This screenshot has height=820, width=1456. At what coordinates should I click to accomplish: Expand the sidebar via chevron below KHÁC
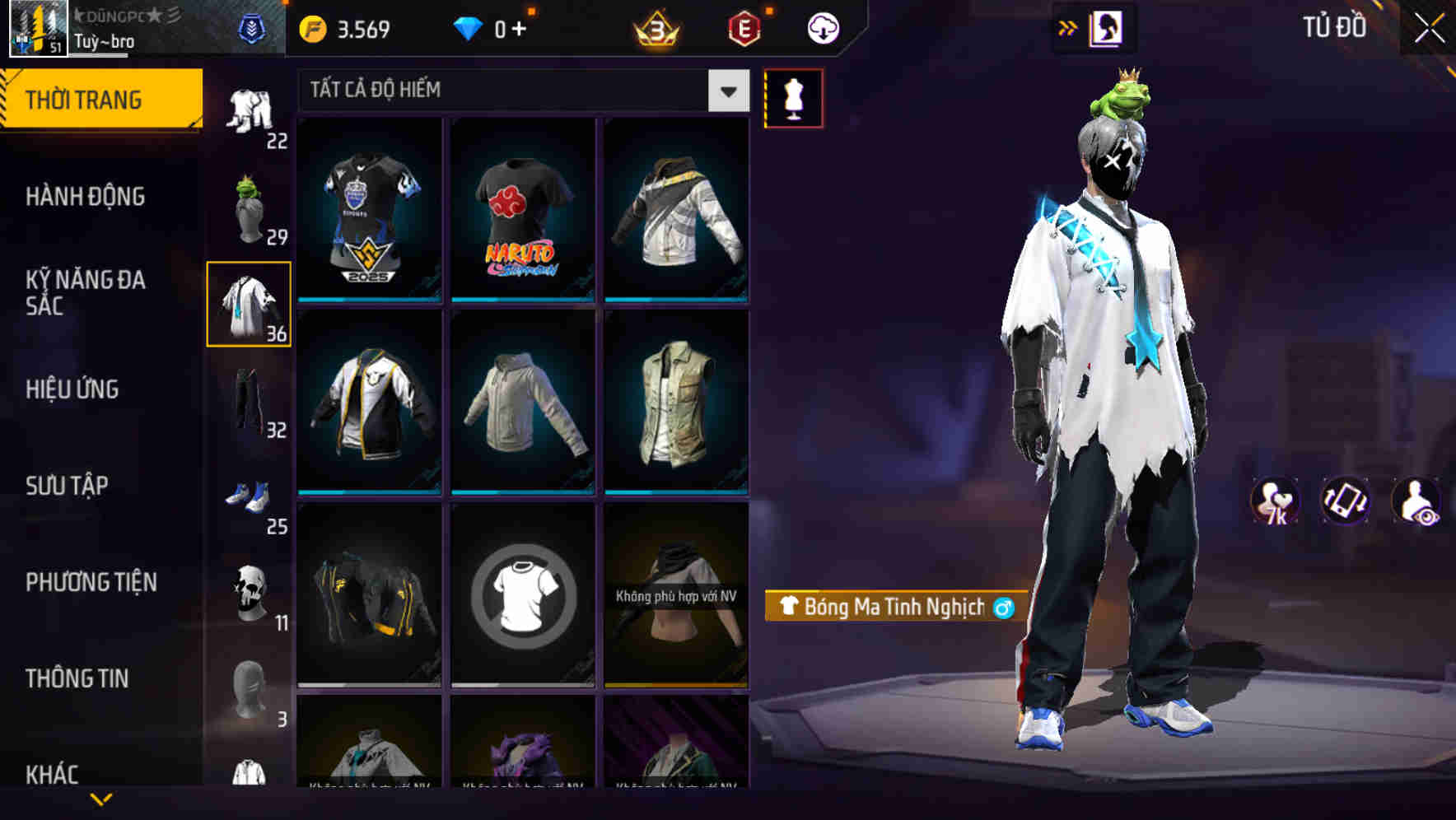tap(99, 800)
